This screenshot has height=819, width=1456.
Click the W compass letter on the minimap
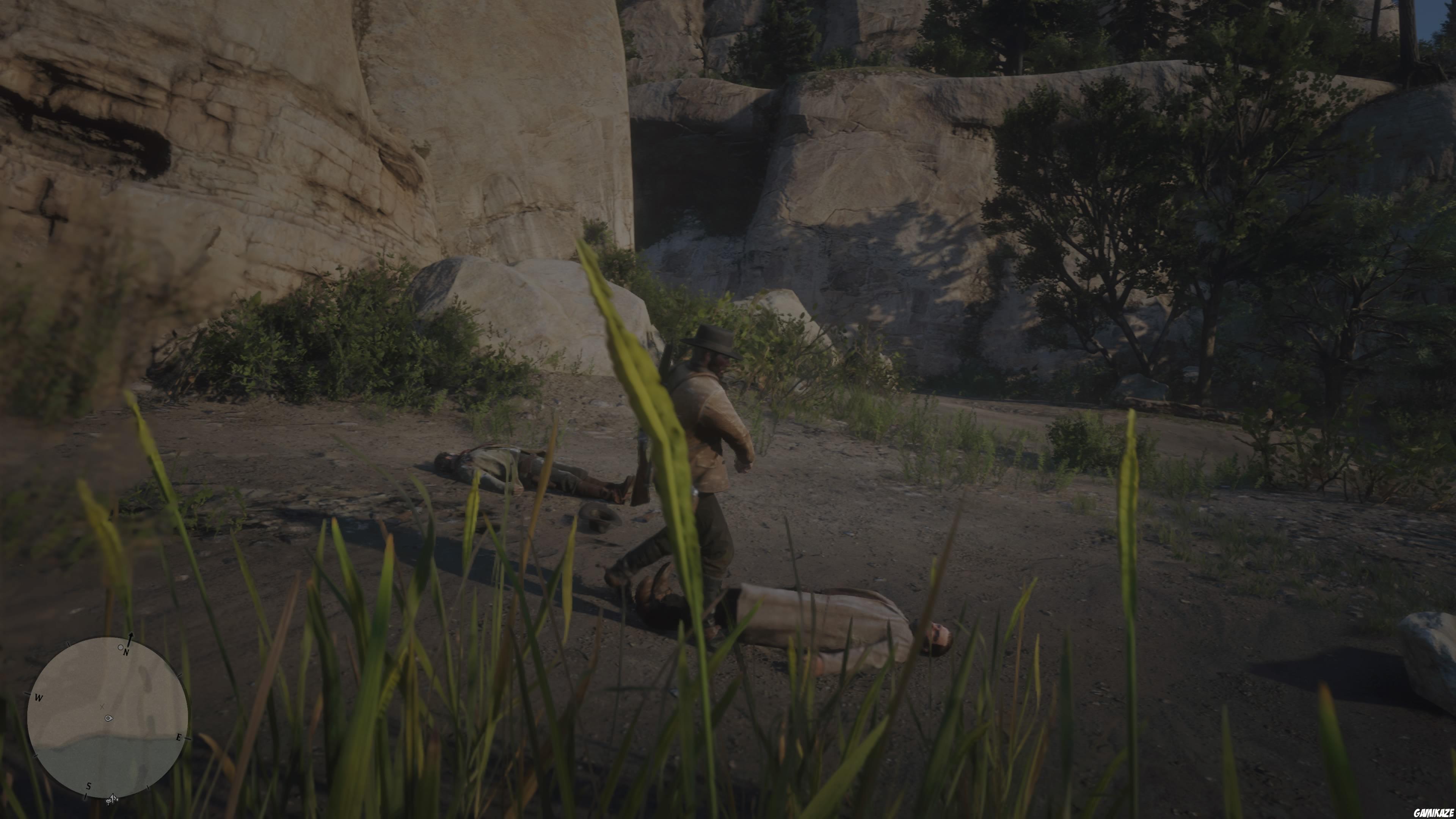click(x=38, y=698)
